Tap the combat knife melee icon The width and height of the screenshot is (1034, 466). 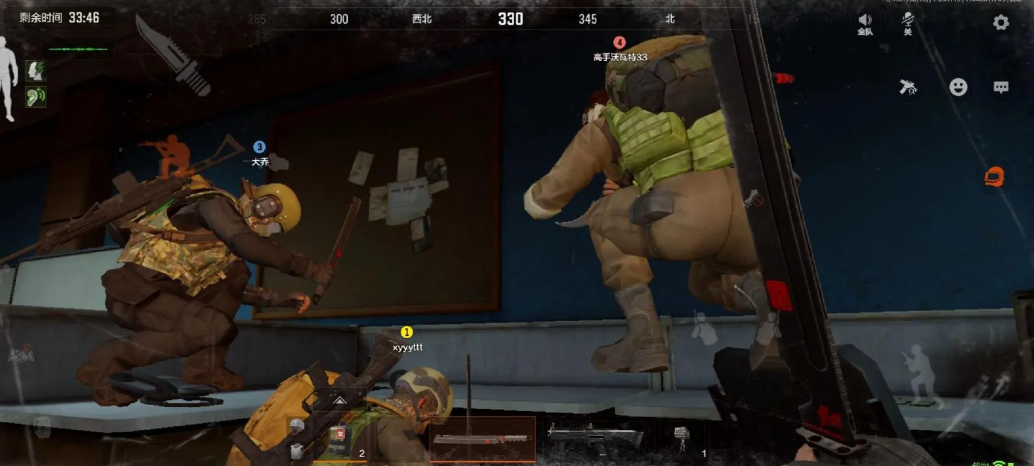(x=171, y=53)
